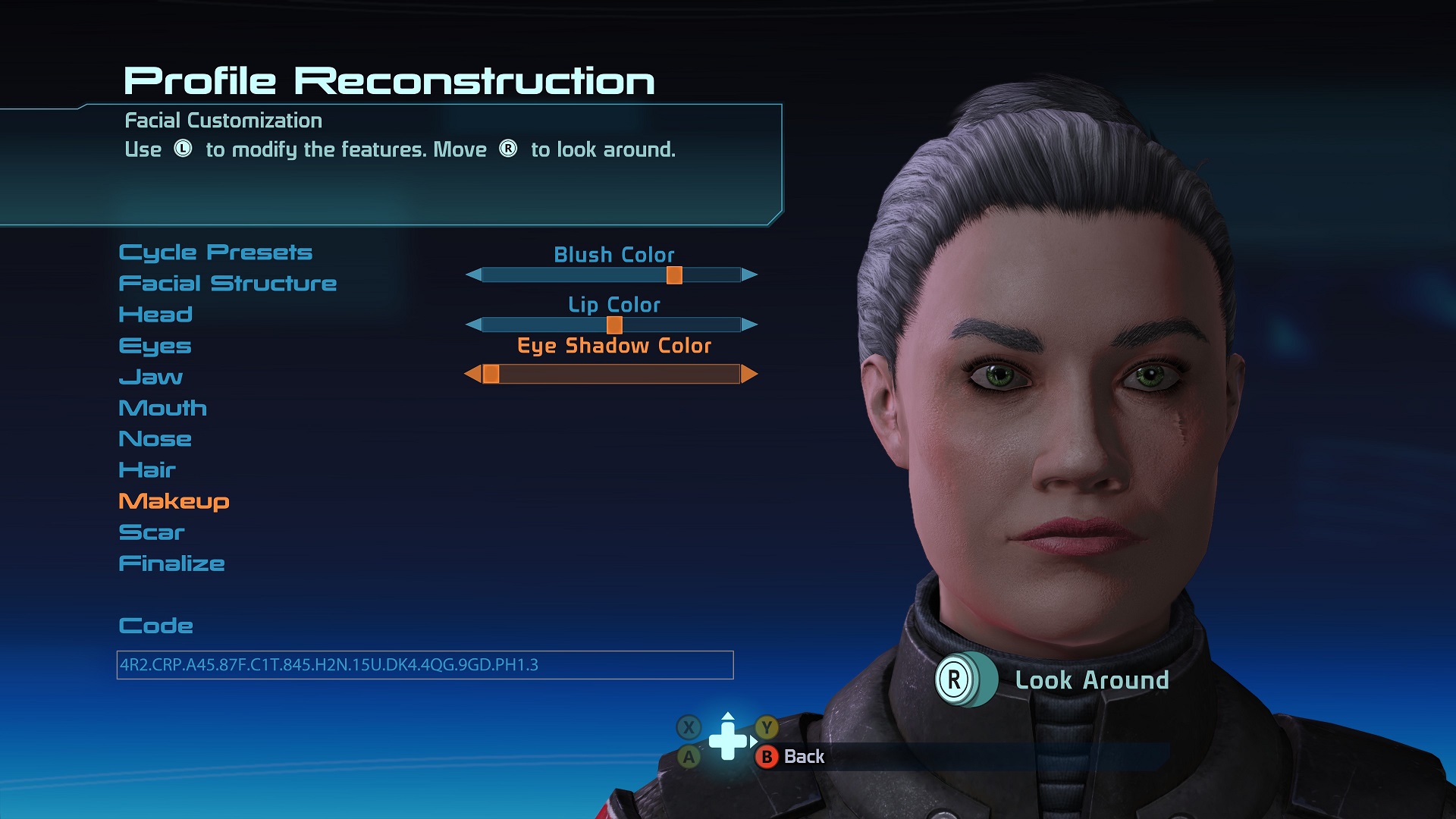Viewport: 1456px width, 819px height.
Task: Open the Eyes customization category
Action: coord(155,346)
